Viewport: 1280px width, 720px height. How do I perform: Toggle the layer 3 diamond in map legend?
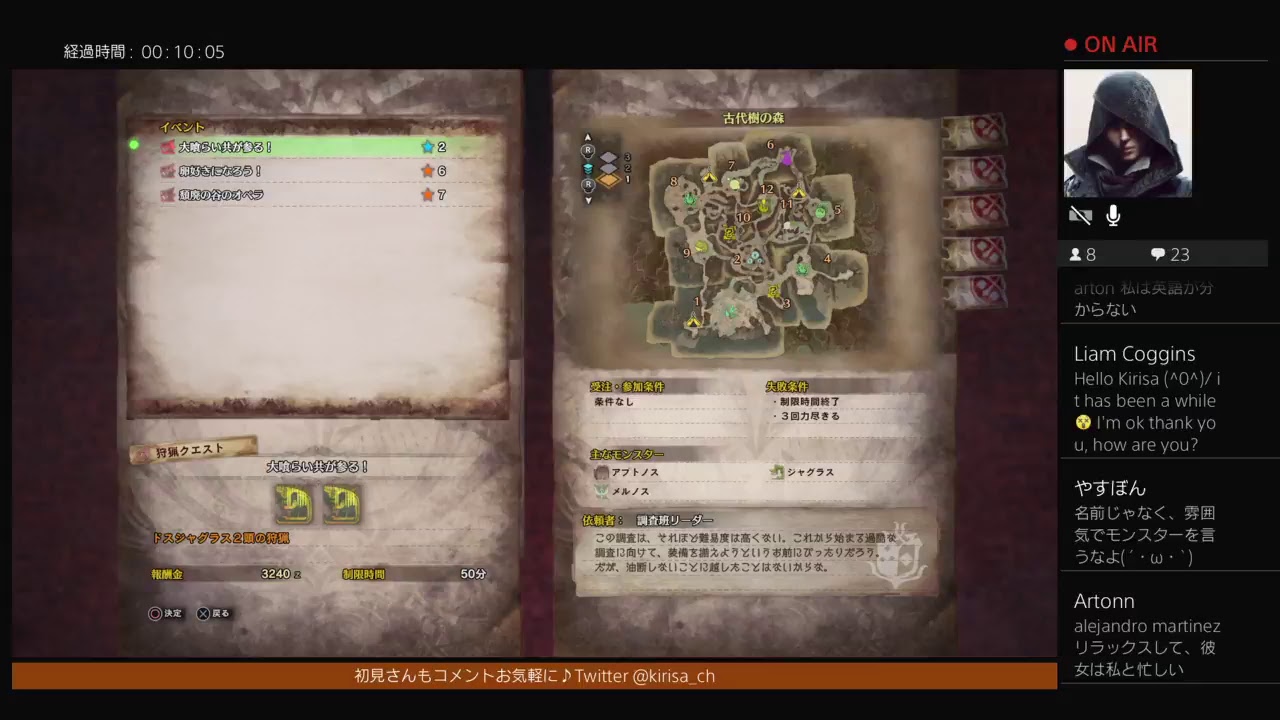coord(608,156)
